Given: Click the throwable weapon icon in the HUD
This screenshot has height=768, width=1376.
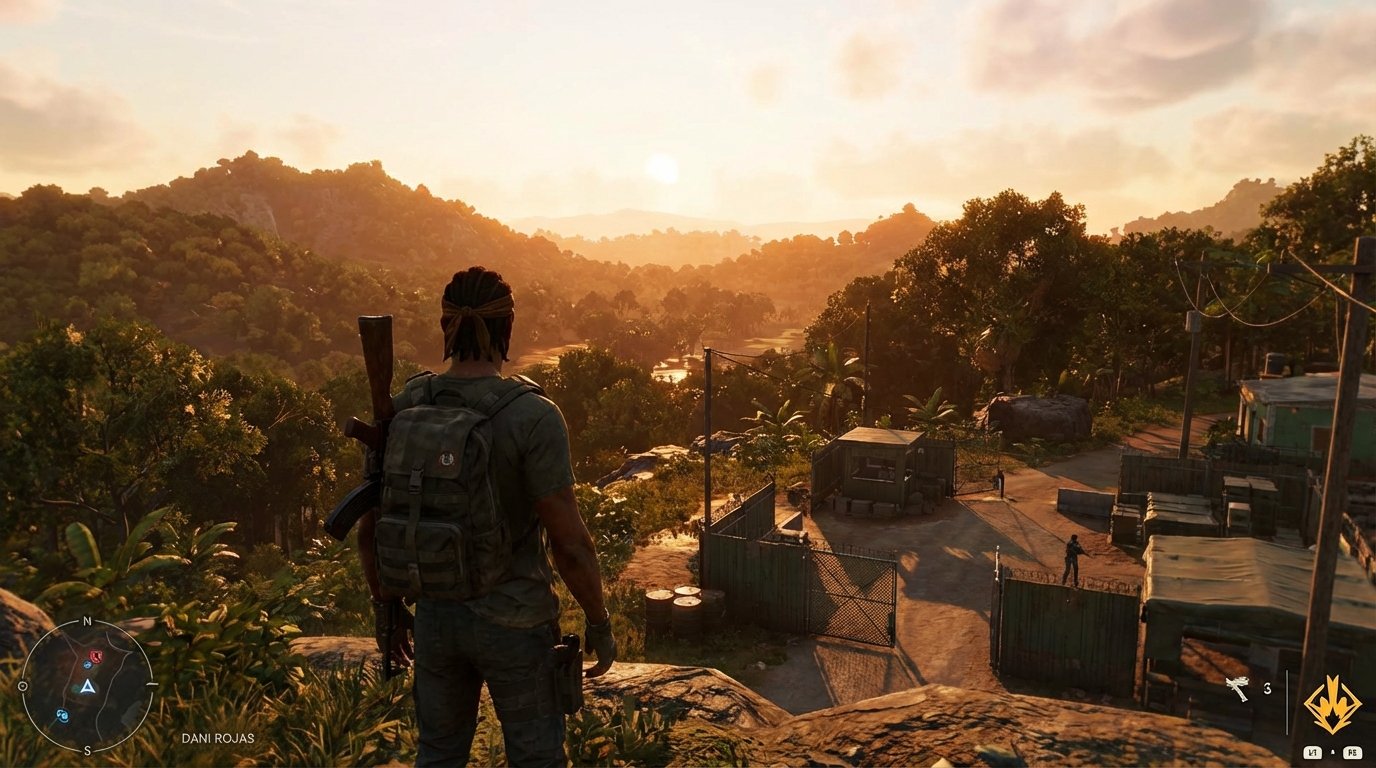Looking at the screenshot, I should 1238,688.
